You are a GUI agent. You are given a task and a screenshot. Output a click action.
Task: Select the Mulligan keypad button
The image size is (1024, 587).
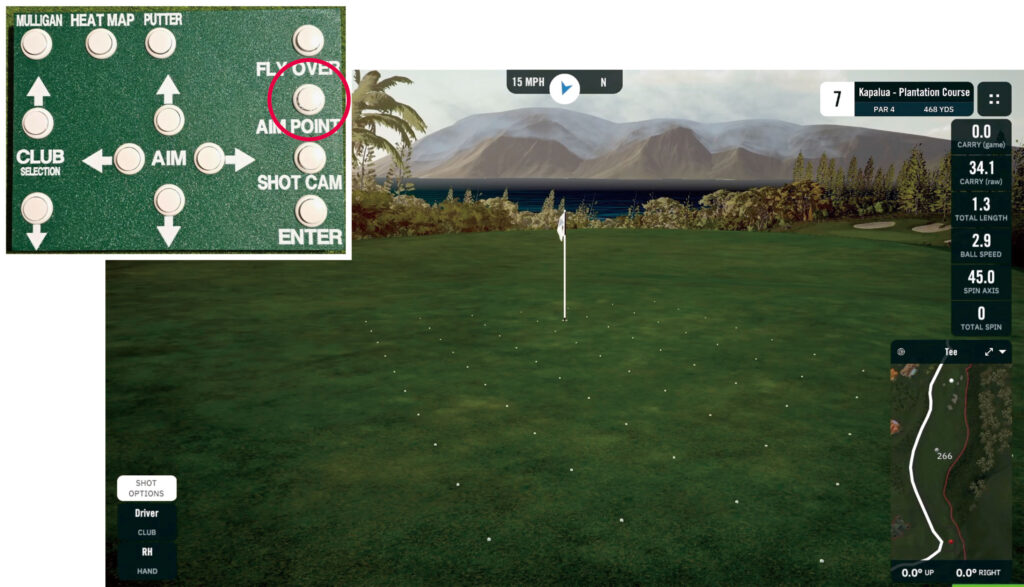(x=37, y=43)
